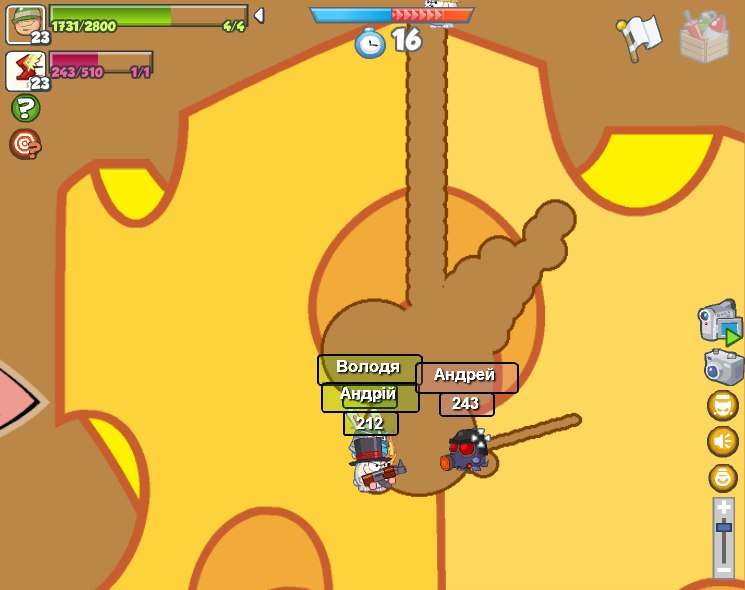Image resolution: width=745 pixels, height=590 pixels.
Task: Click the soldier team portrait
Action: [x=24, y=23]
